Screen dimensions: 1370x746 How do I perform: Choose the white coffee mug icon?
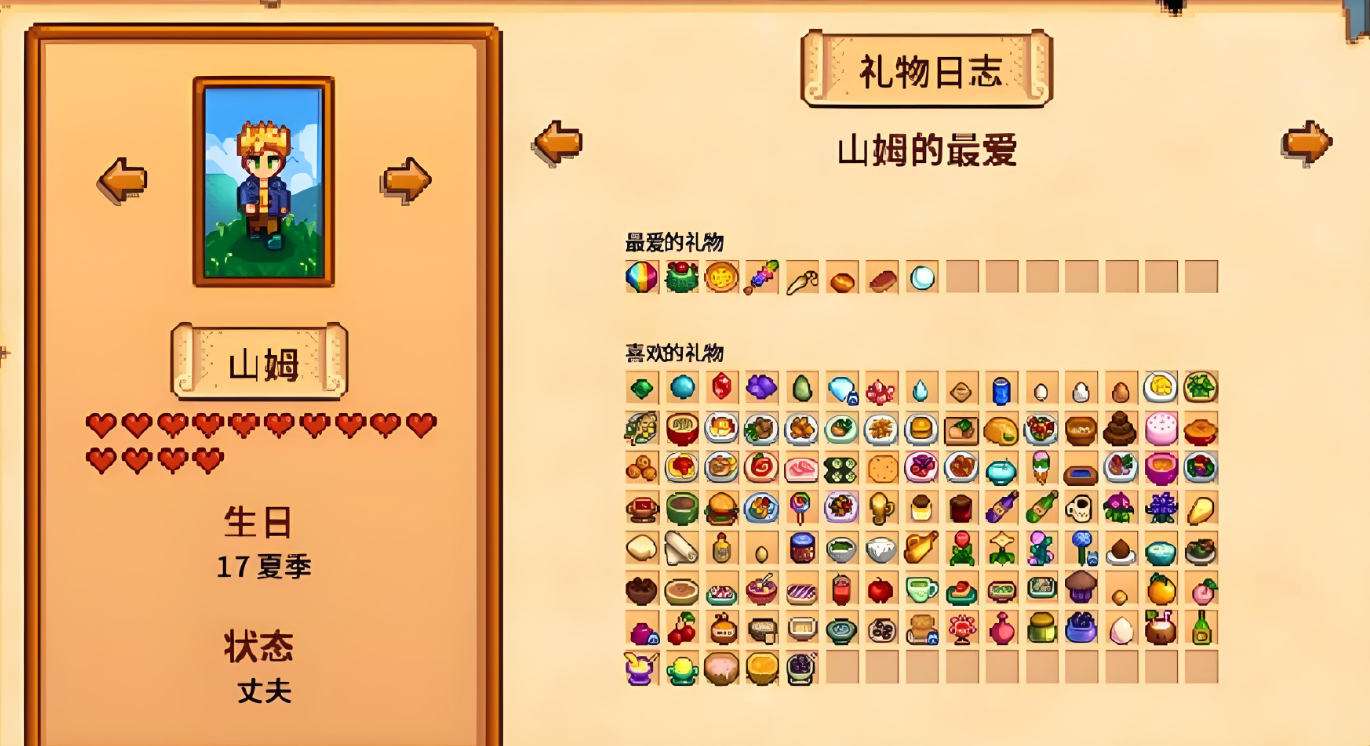1080,509
